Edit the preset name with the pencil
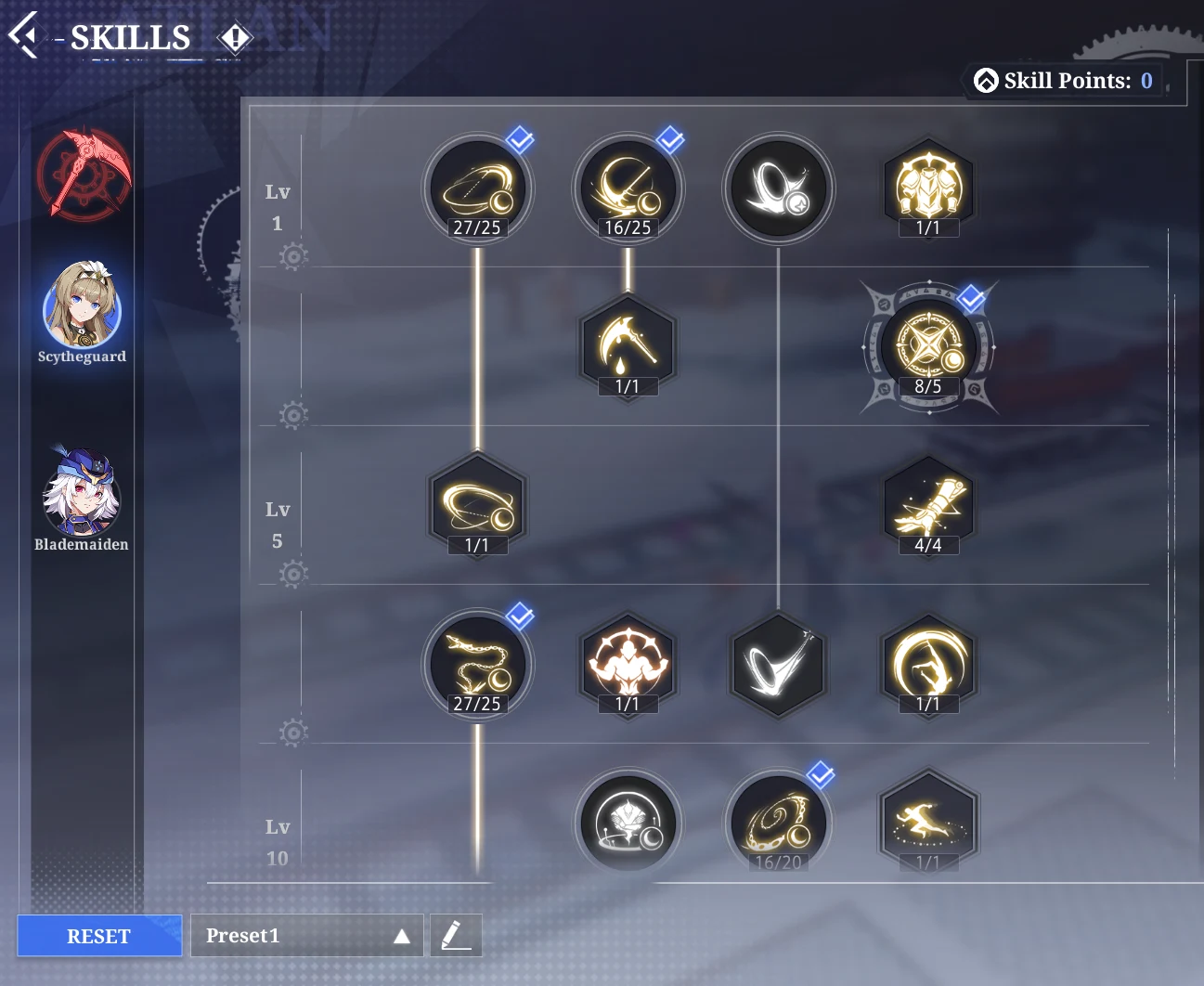The height and width of the screenshot is (986, 1204). point(456,935)
